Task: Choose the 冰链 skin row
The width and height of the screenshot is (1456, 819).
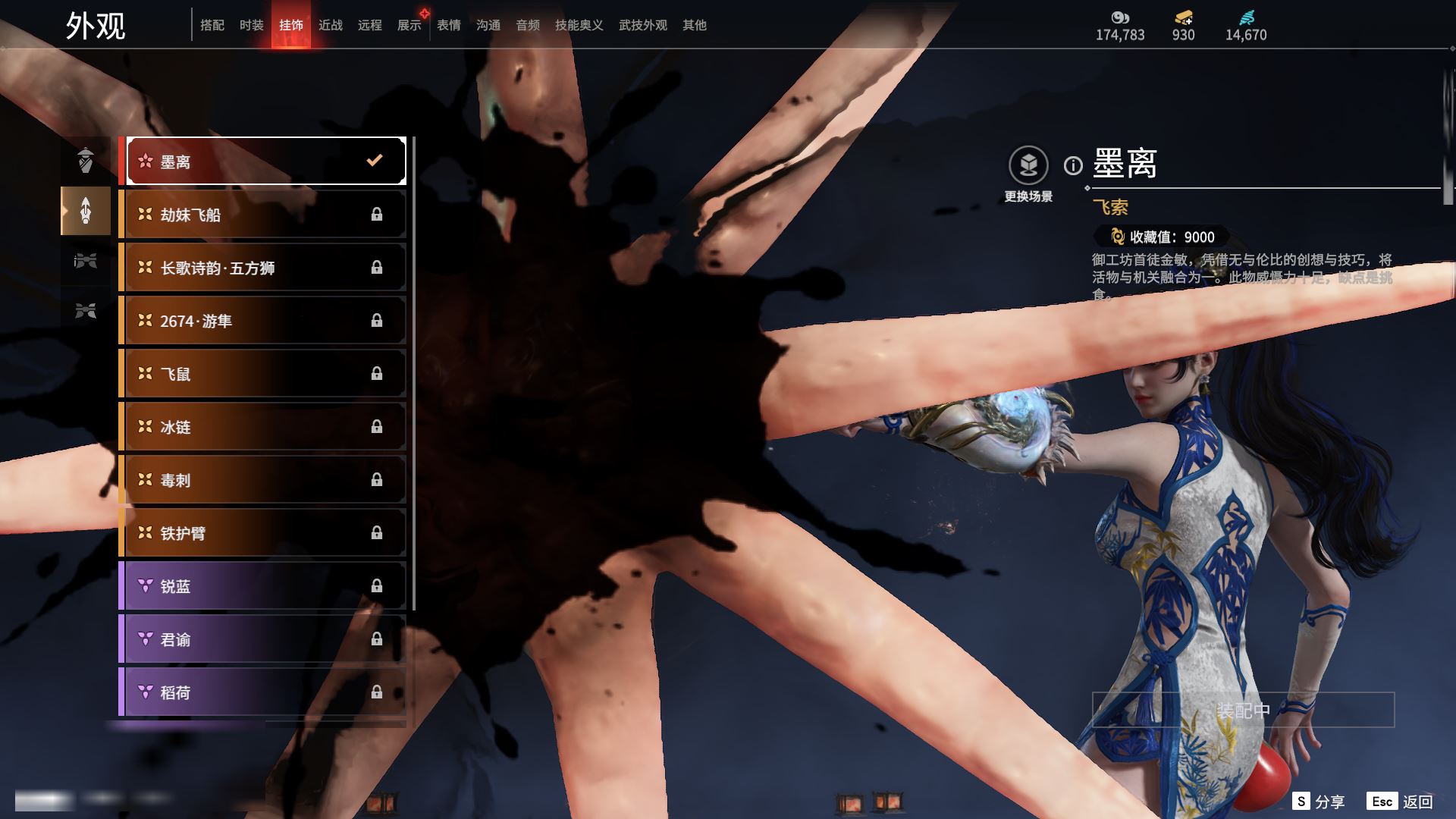Action: [264, 427]
